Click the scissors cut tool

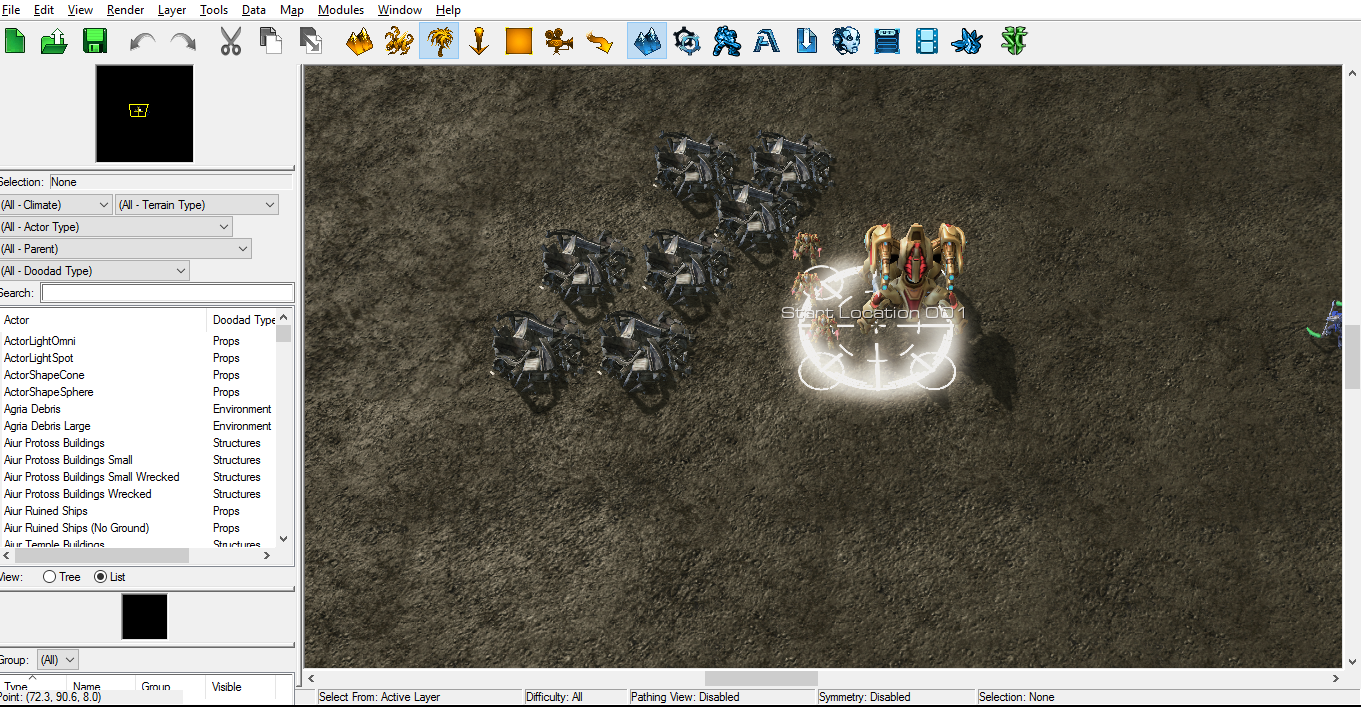[231, 41]
